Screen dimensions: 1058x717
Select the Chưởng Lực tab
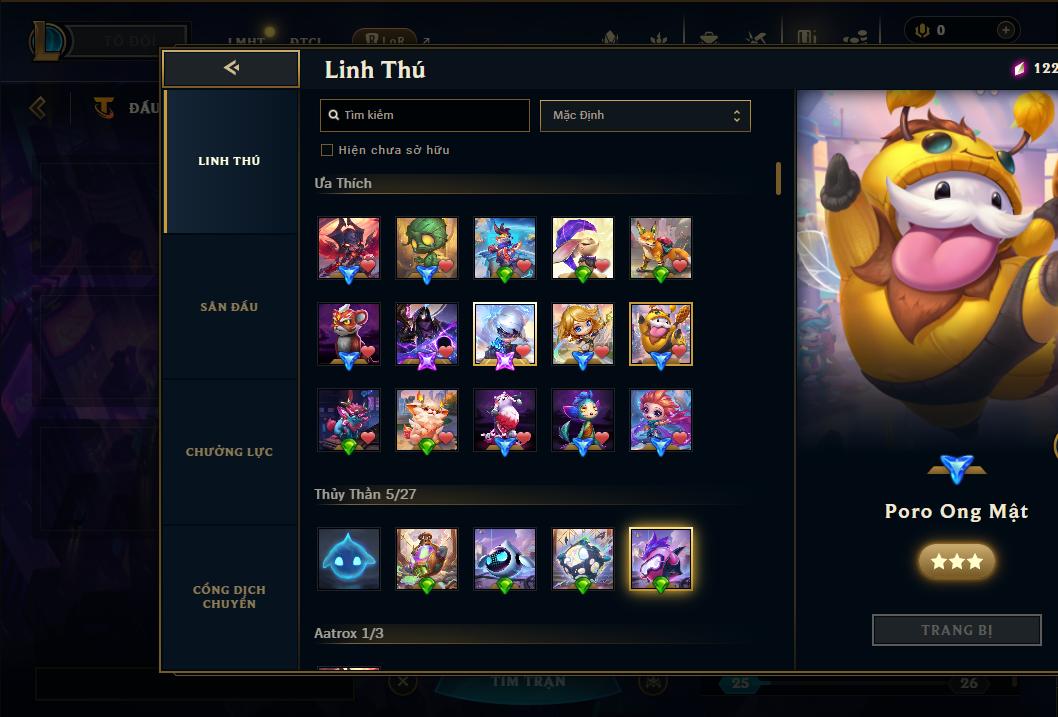tap(229, 452)
